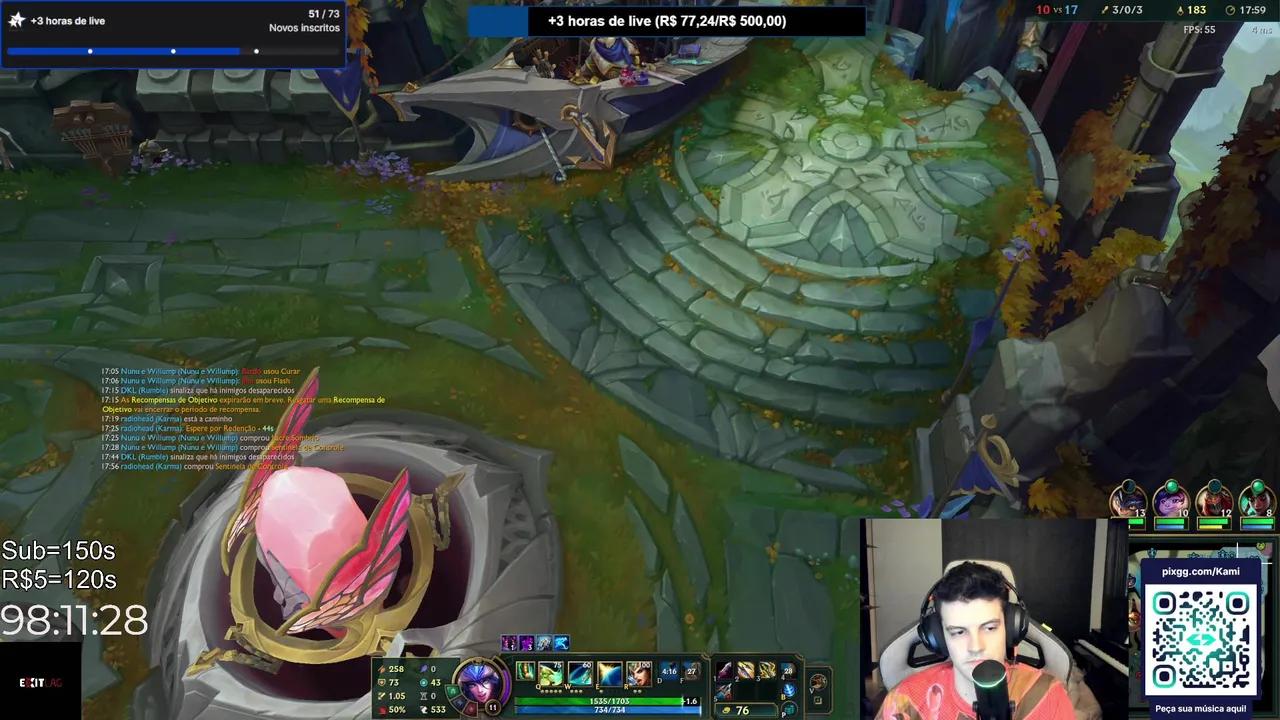Click the item in inventory slot 5
Viewport: 1280px width, 720px height.
pos(725,690)
